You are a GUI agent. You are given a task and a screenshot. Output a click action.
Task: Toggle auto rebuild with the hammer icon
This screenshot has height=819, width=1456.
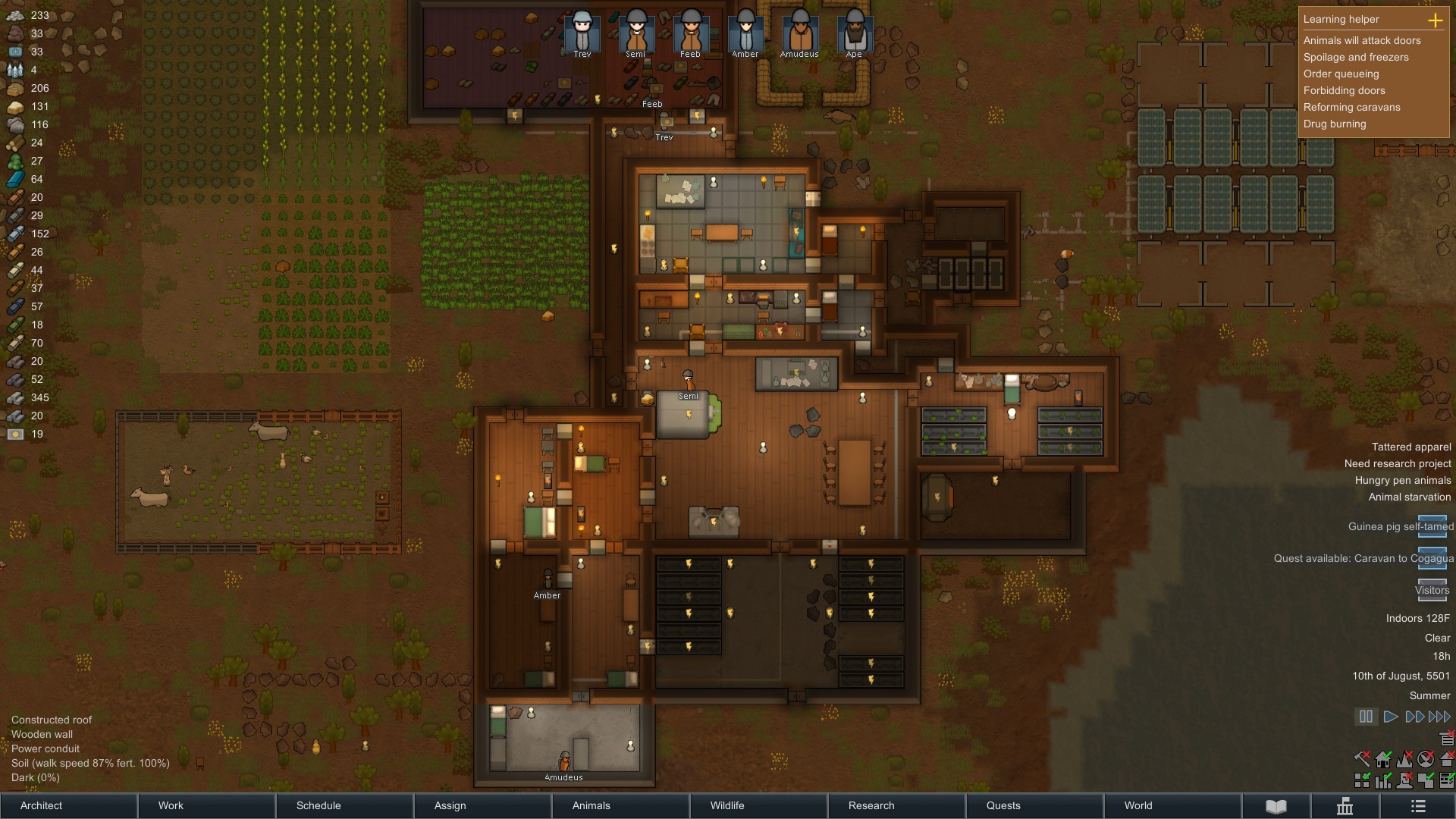click(x=1361, y=761)
